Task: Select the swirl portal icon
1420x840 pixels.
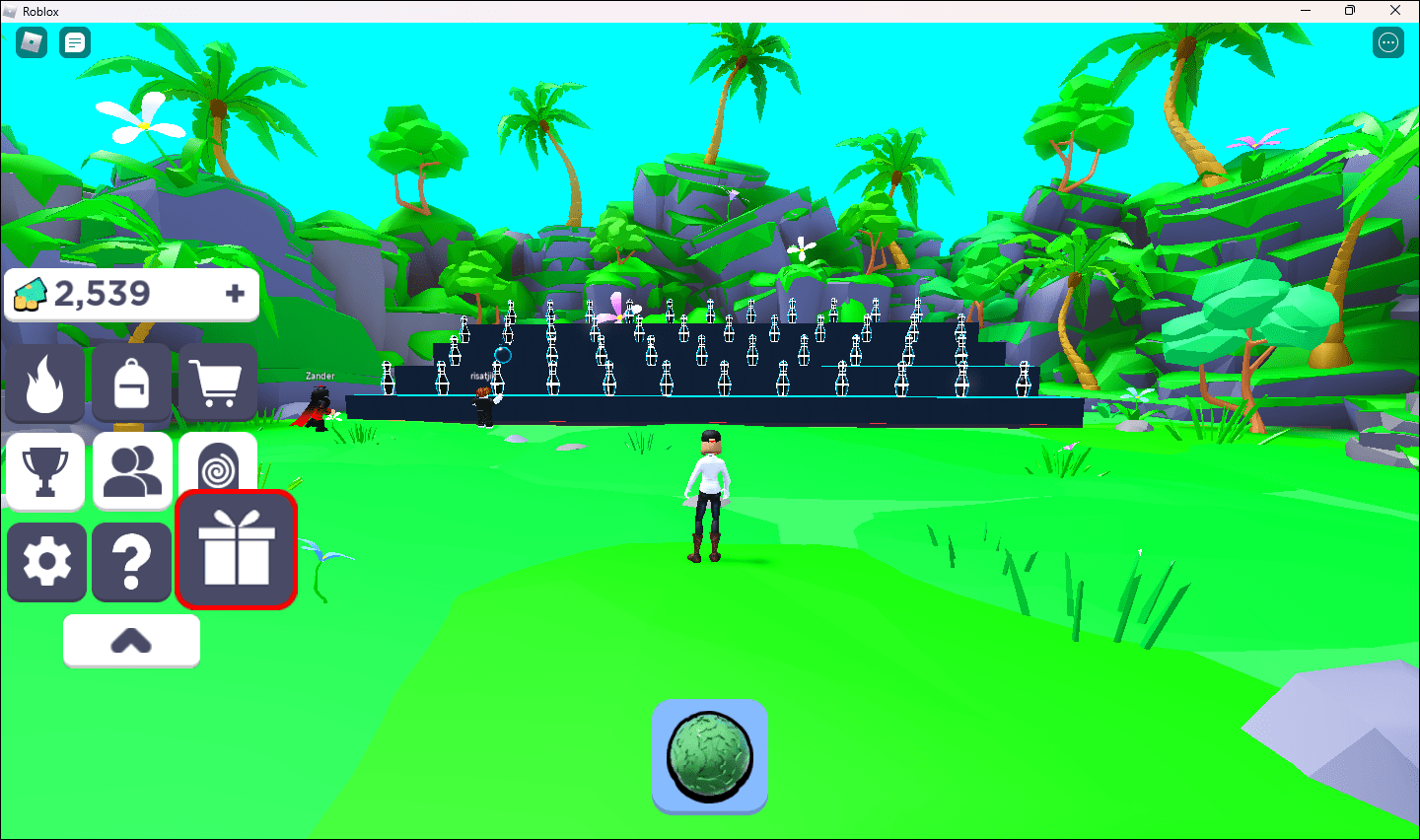Action: click(216, 465)
